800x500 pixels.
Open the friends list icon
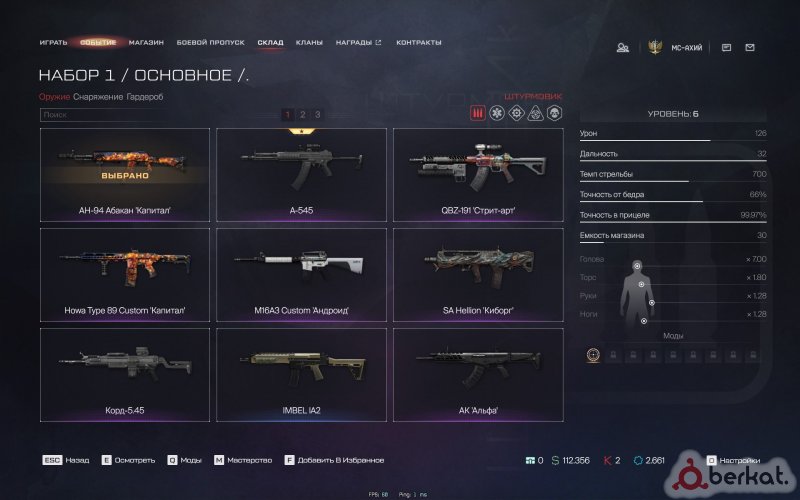622,47
